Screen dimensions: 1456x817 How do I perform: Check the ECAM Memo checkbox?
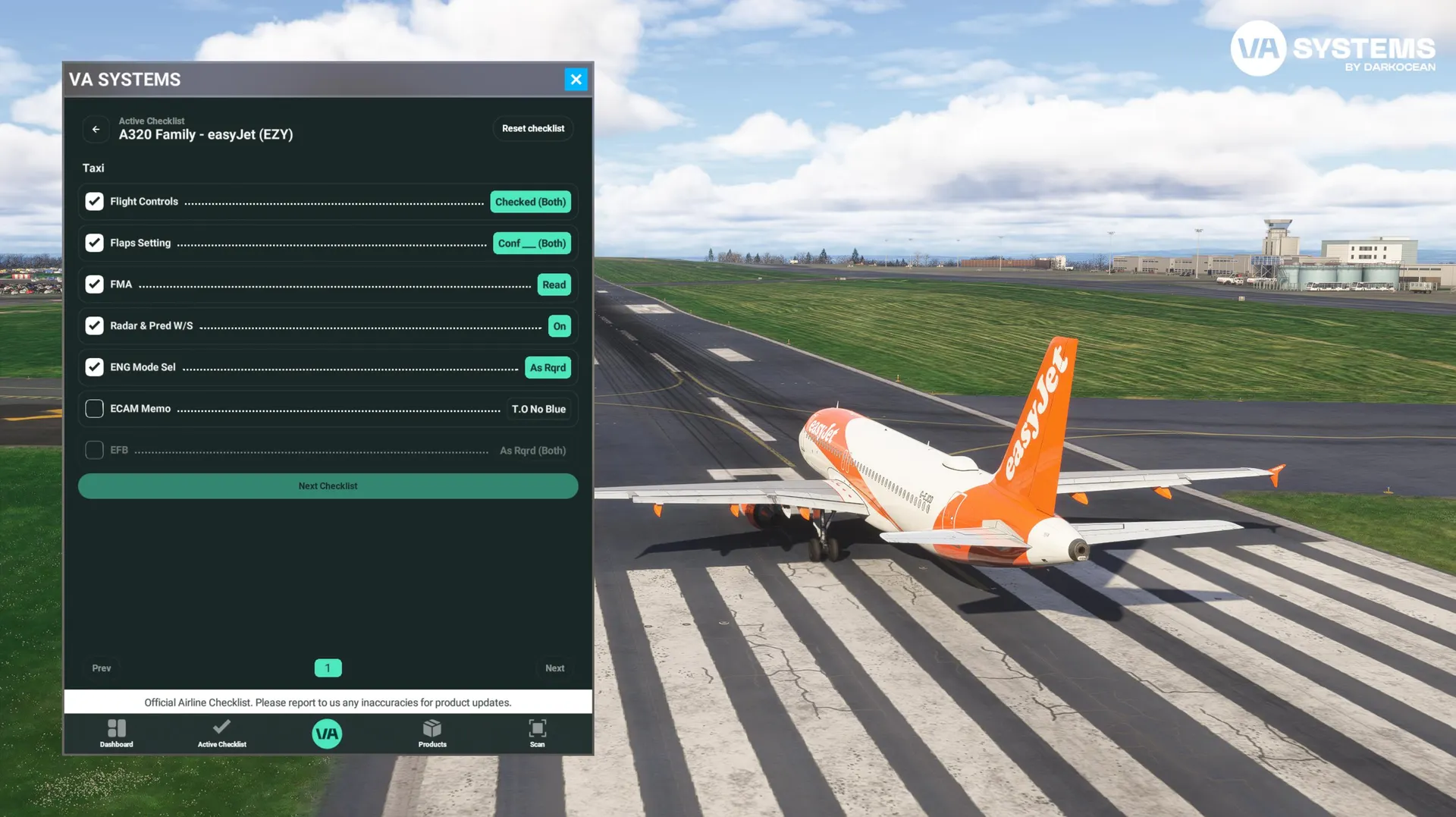pyautogui.click(x=94, y=409)
